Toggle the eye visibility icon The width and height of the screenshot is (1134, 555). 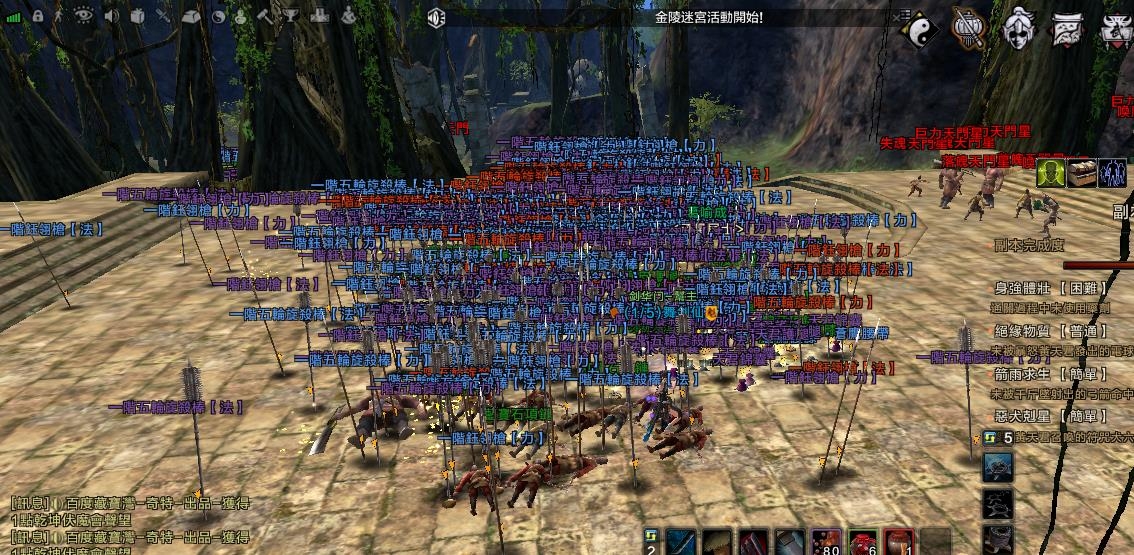pos(84,16)
